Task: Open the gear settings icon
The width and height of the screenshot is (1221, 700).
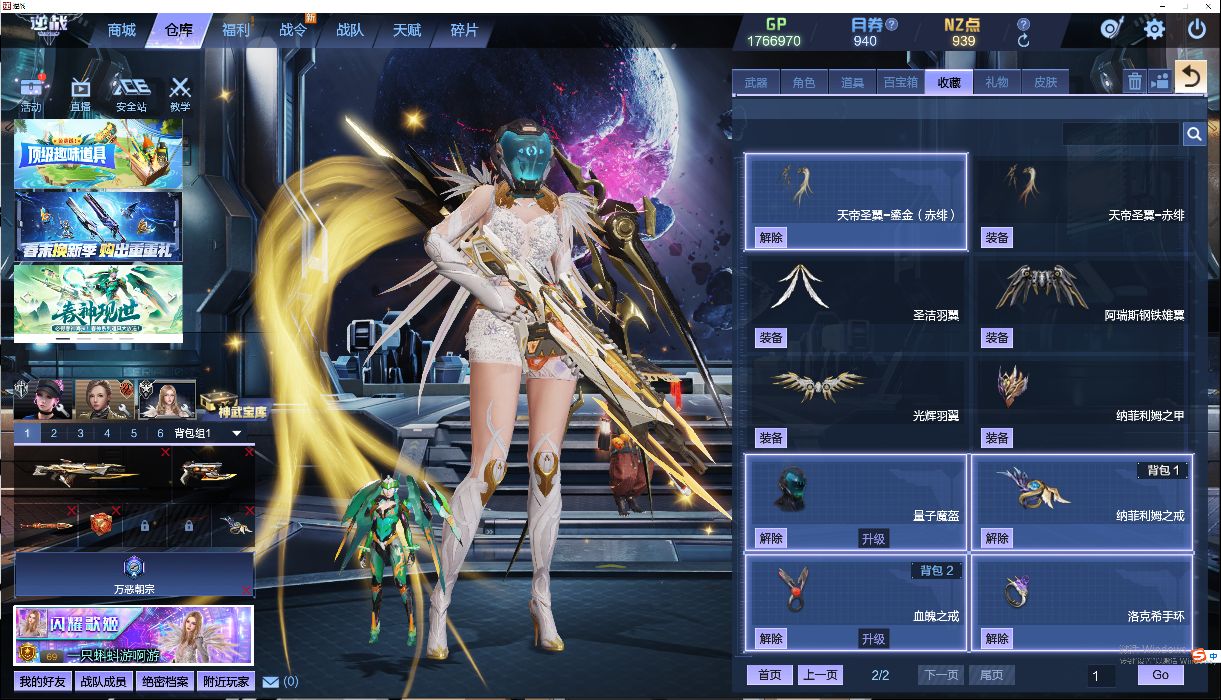Action: (1154, 29)
